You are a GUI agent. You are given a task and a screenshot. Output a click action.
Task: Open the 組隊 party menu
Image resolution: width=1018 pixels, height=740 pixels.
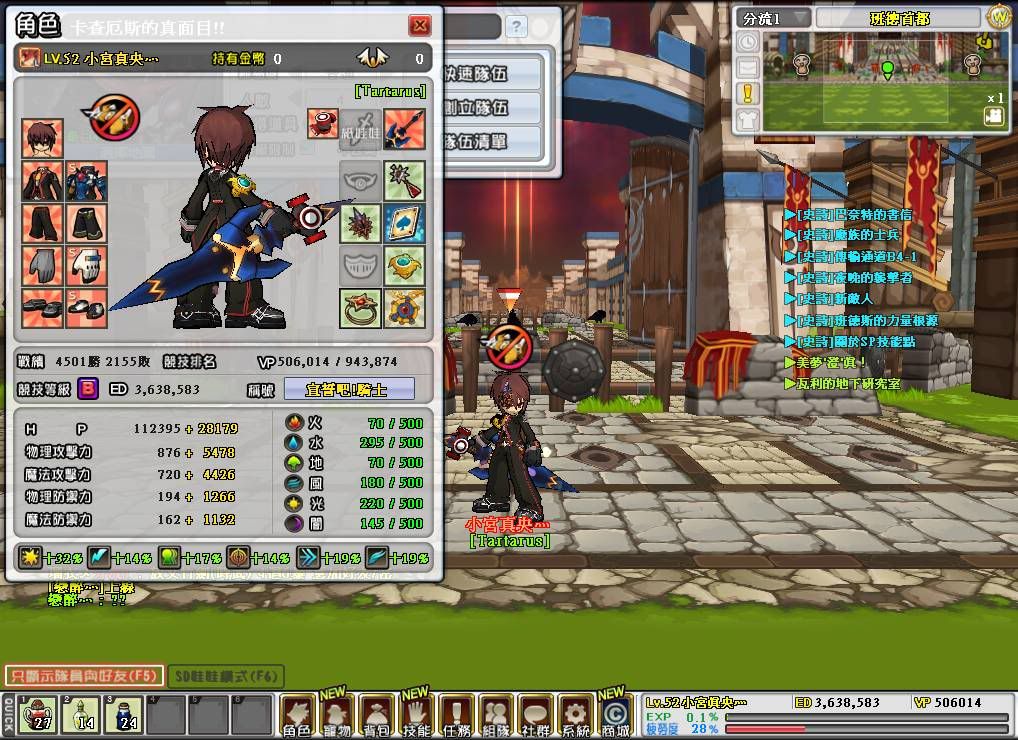pos(496,717)
